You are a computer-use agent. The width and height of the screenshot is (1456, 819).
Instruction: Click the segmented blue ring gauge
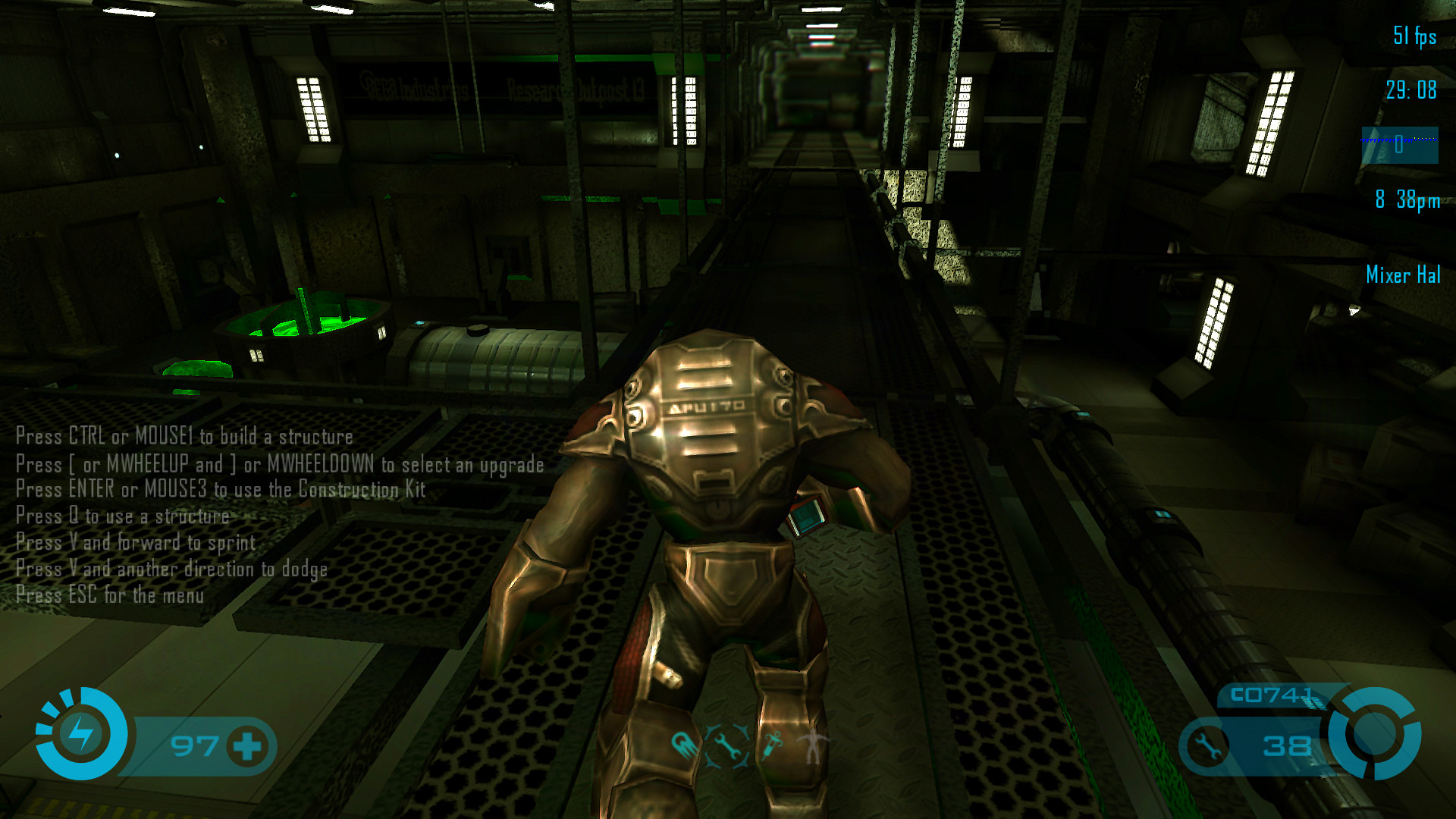[x=1375, y=733]
